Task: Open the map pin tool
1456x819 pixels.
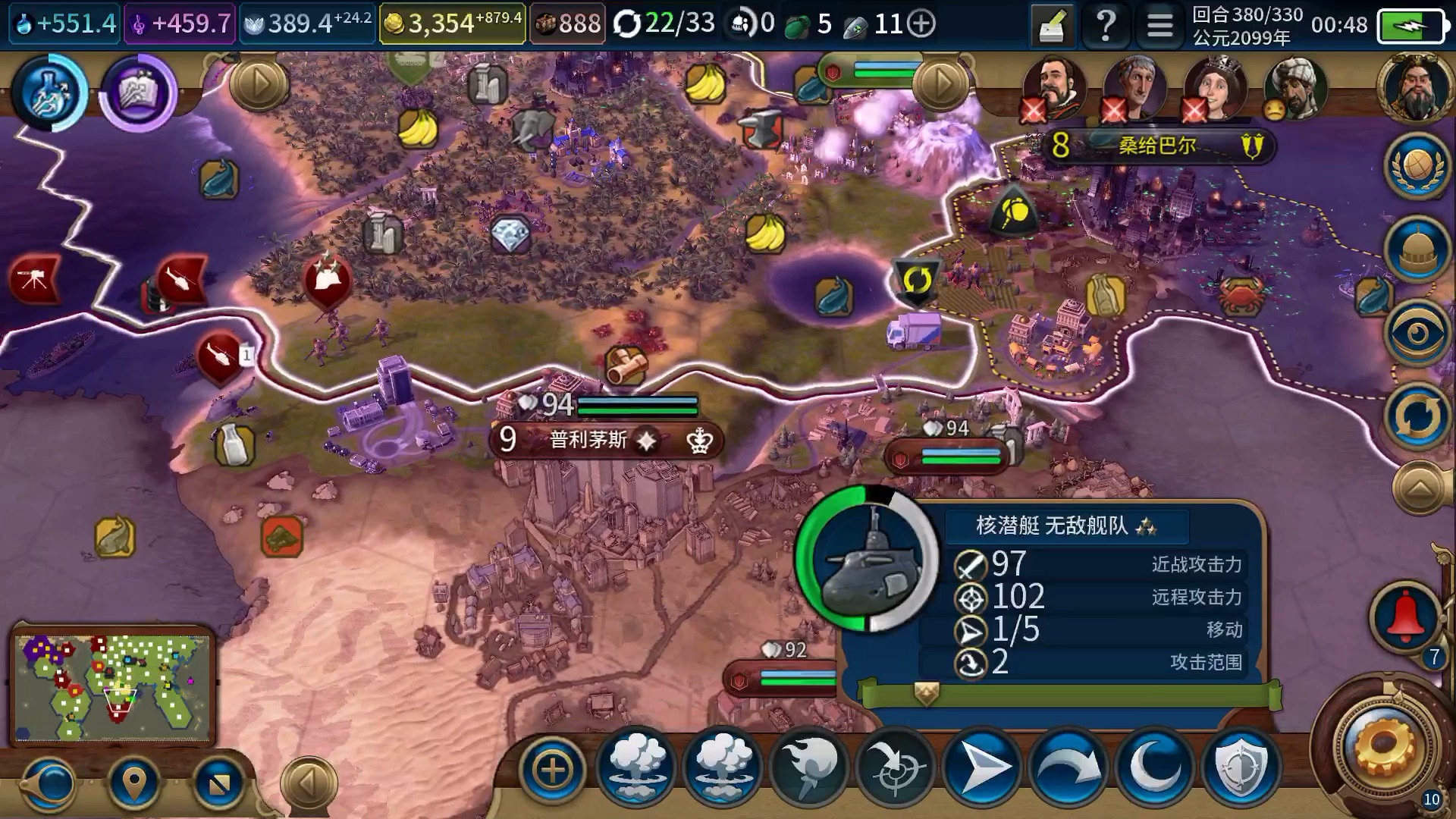Action: click(x=134, y=782)
